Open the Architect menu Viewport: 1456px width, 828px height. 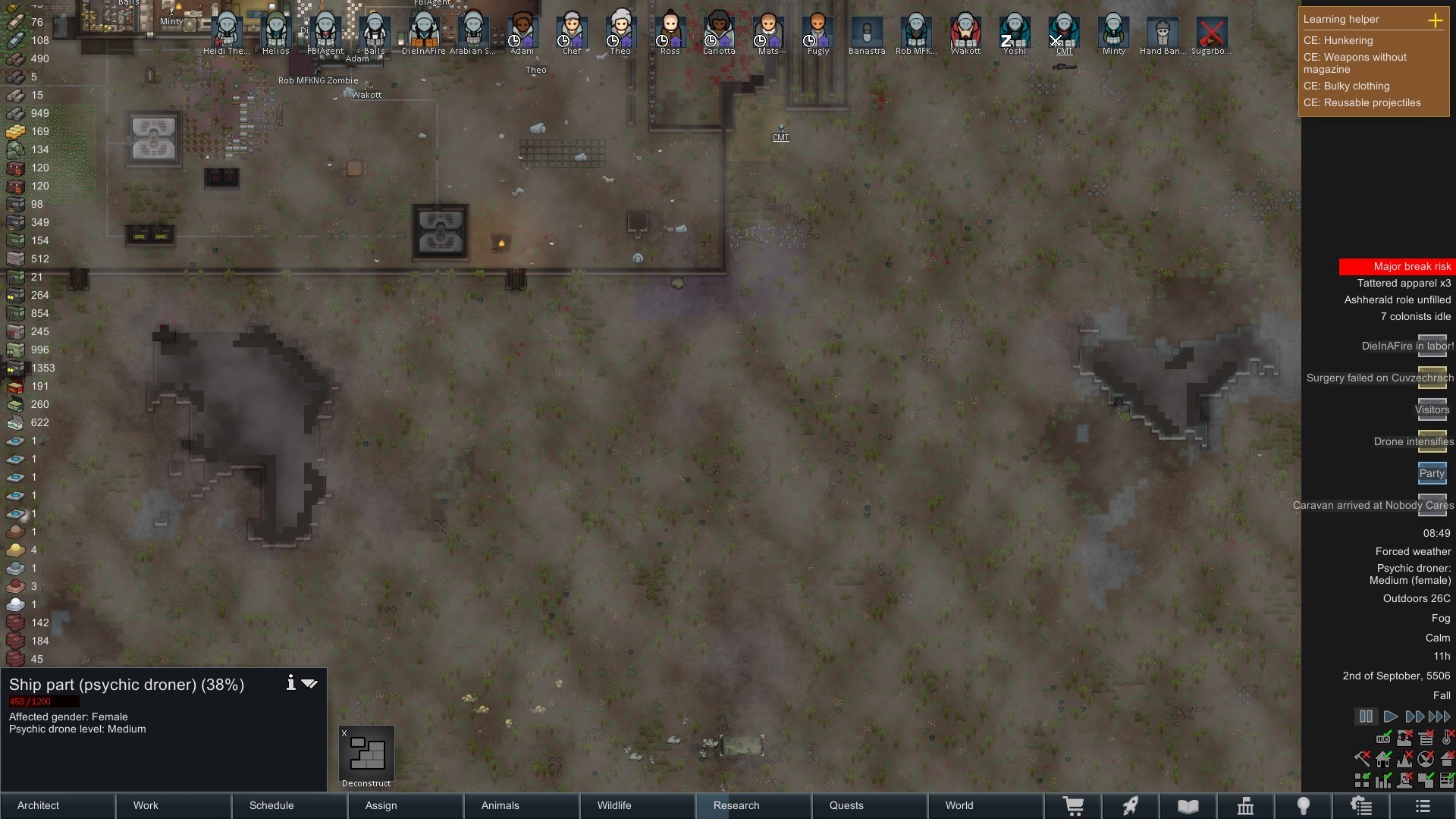click(38, 806)
